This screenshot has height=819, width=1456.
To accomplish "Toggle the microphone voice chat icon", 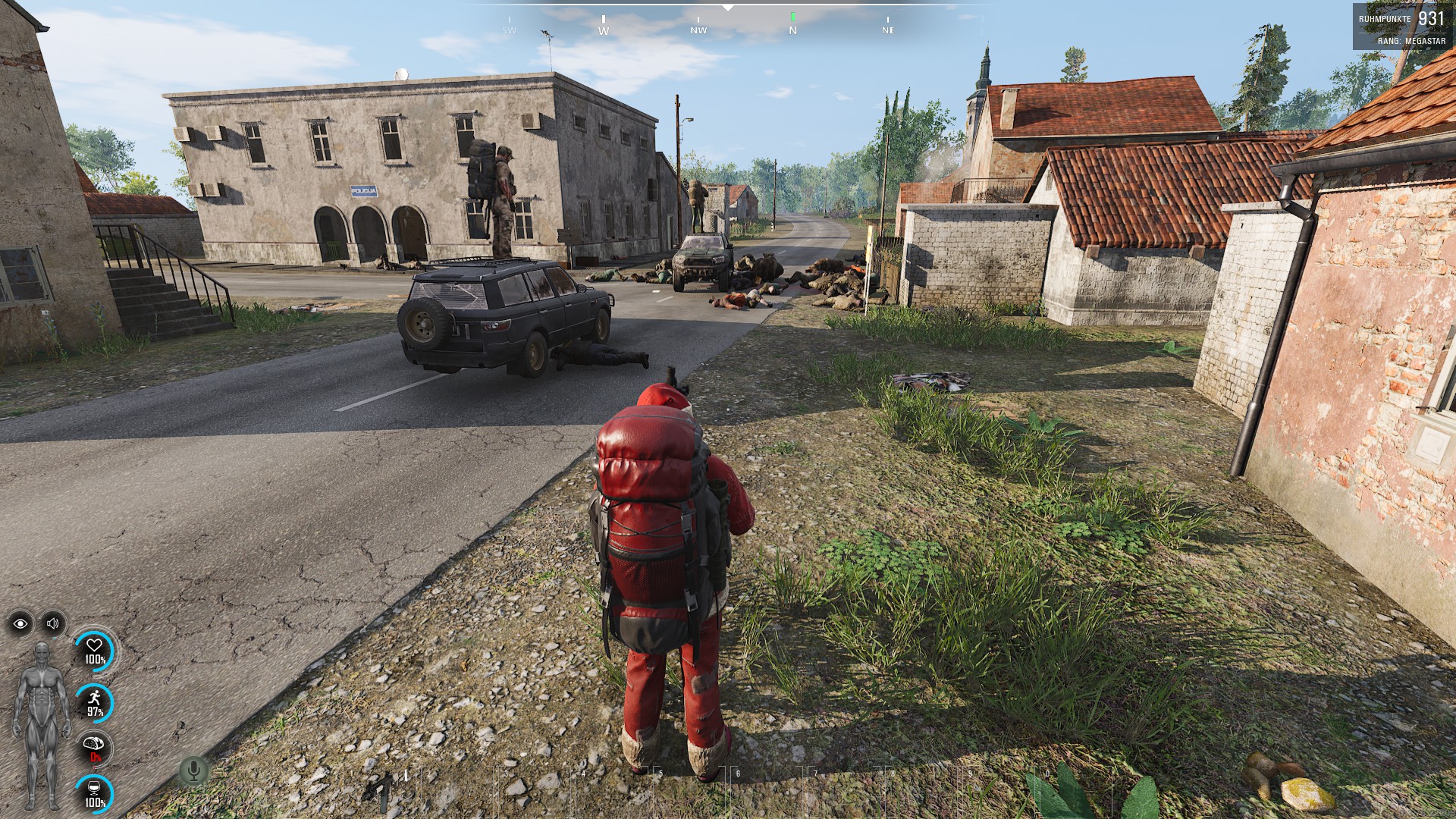I will coord(193,771).
